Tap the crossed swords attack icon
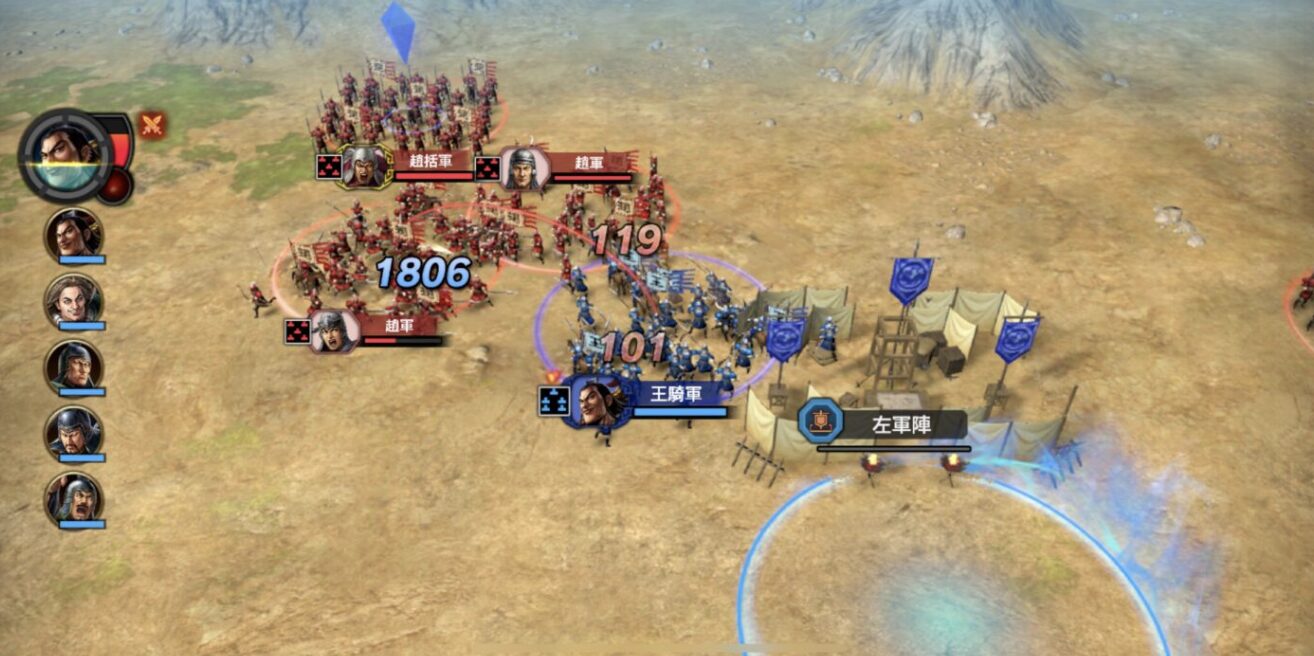This screenshot has width=1314, height=656. click(x=152, y=126)
